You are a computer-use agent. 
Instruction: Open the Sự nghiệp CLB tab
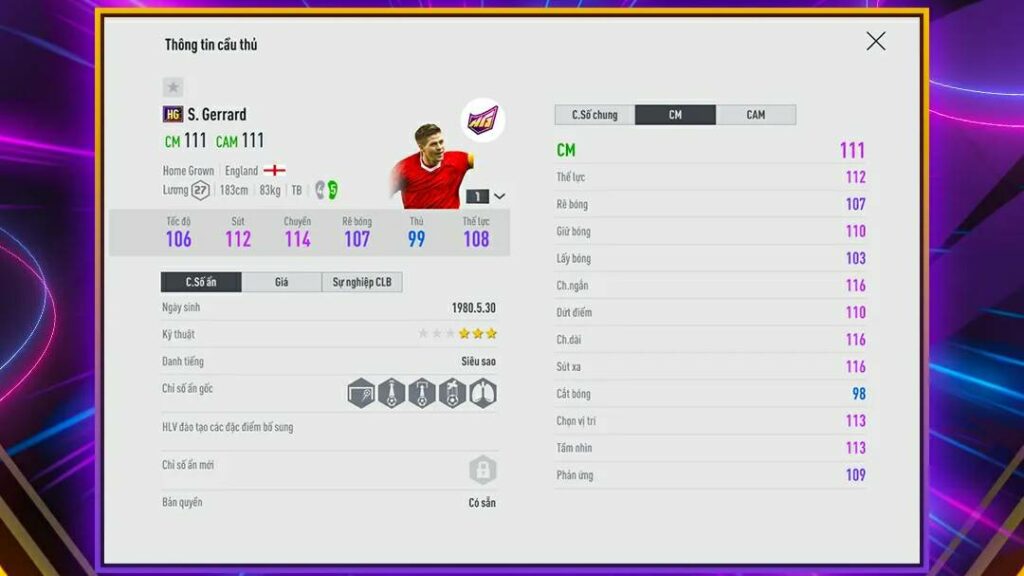point(362,282)
